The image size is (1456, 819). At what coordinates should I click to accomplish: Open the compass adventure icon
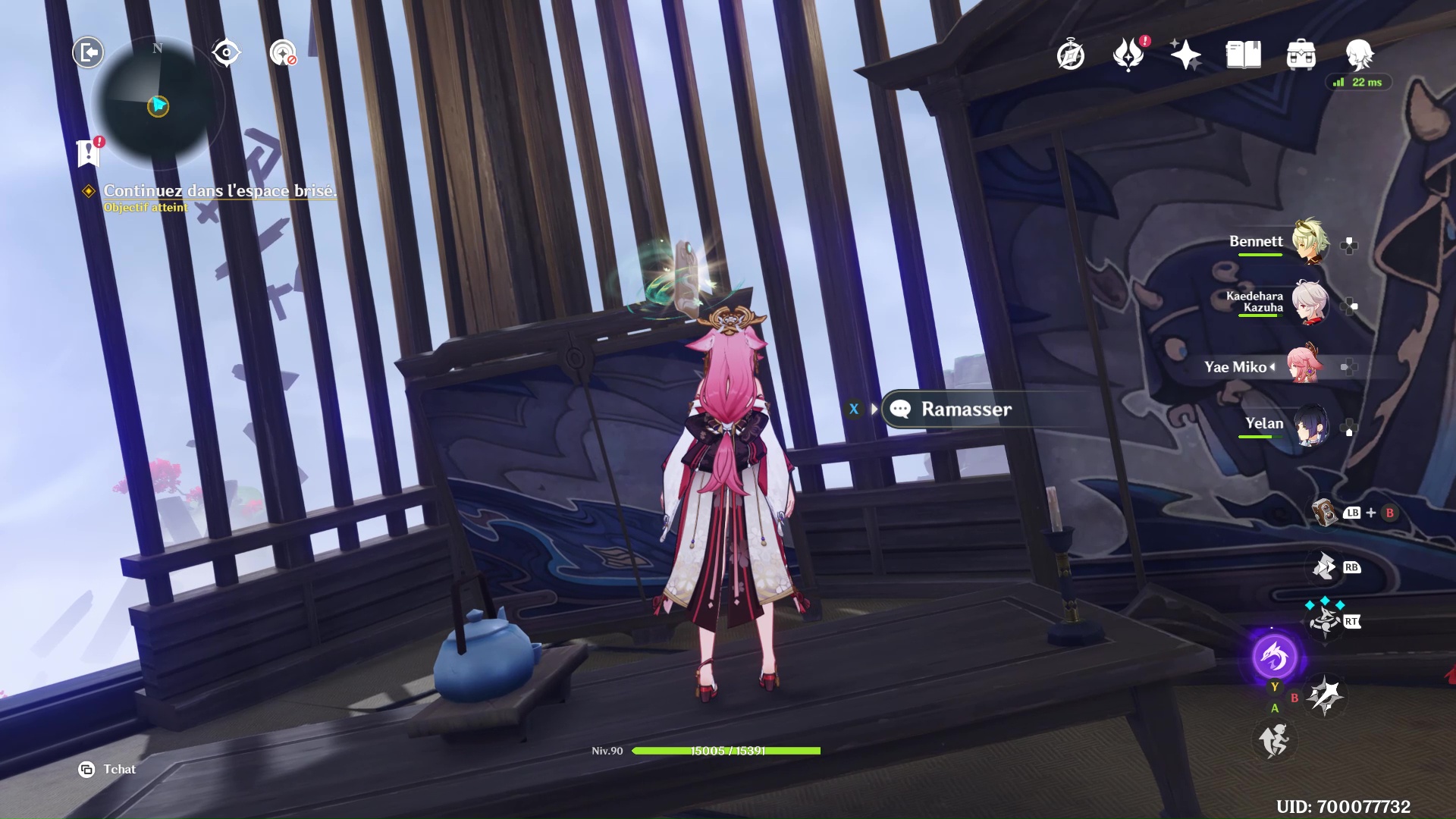point(1070,55)
